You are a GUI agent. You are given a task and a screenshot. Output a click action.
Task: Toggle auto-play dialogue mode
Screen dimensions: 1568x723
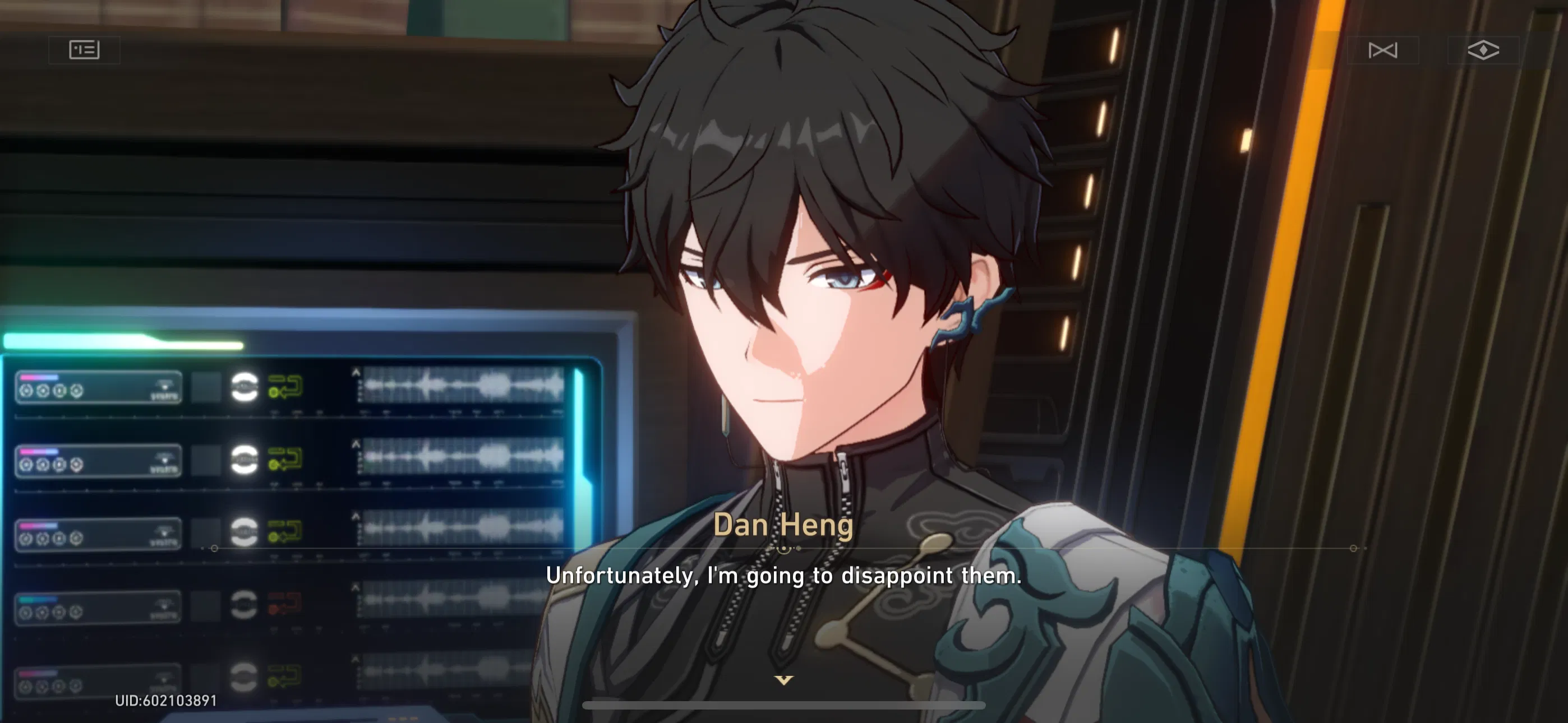(x=1485, y=50)
